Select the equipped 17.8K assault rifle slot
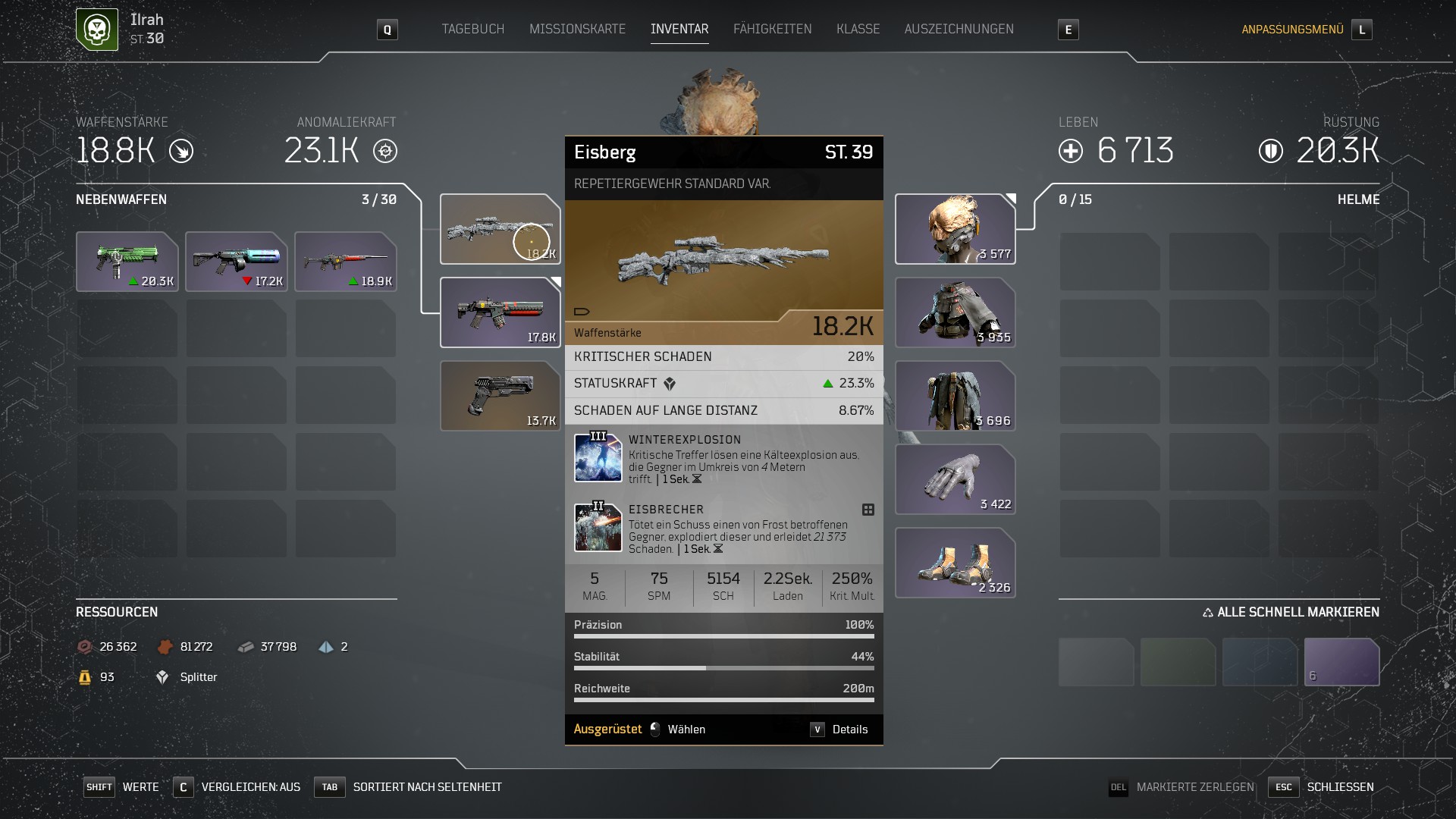The width and height of the screenshot is (1456, 819). coord(500,312)
